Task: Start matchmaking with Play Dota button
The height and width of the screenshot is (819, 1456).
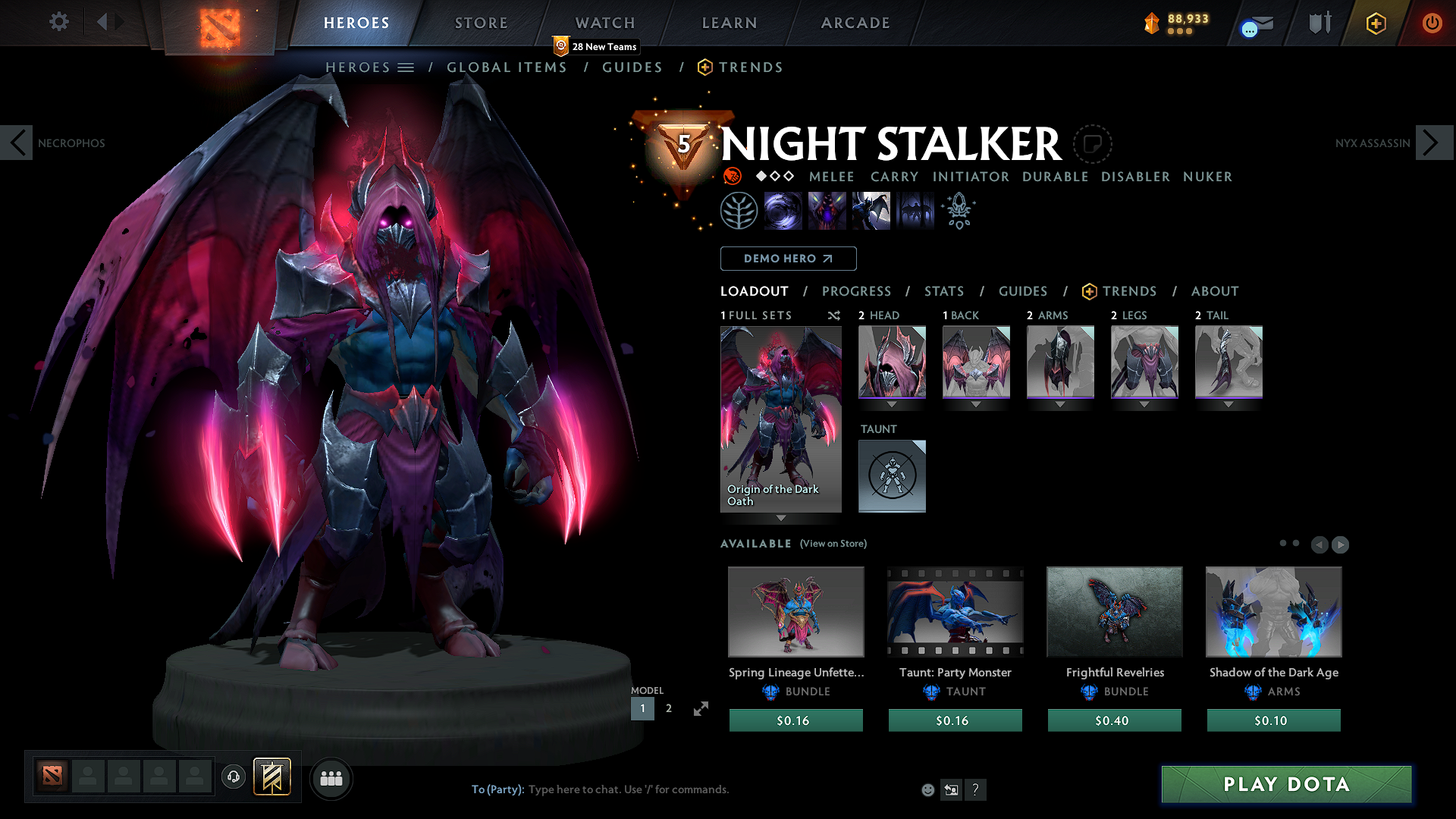Action: (x=1286, y=784)
